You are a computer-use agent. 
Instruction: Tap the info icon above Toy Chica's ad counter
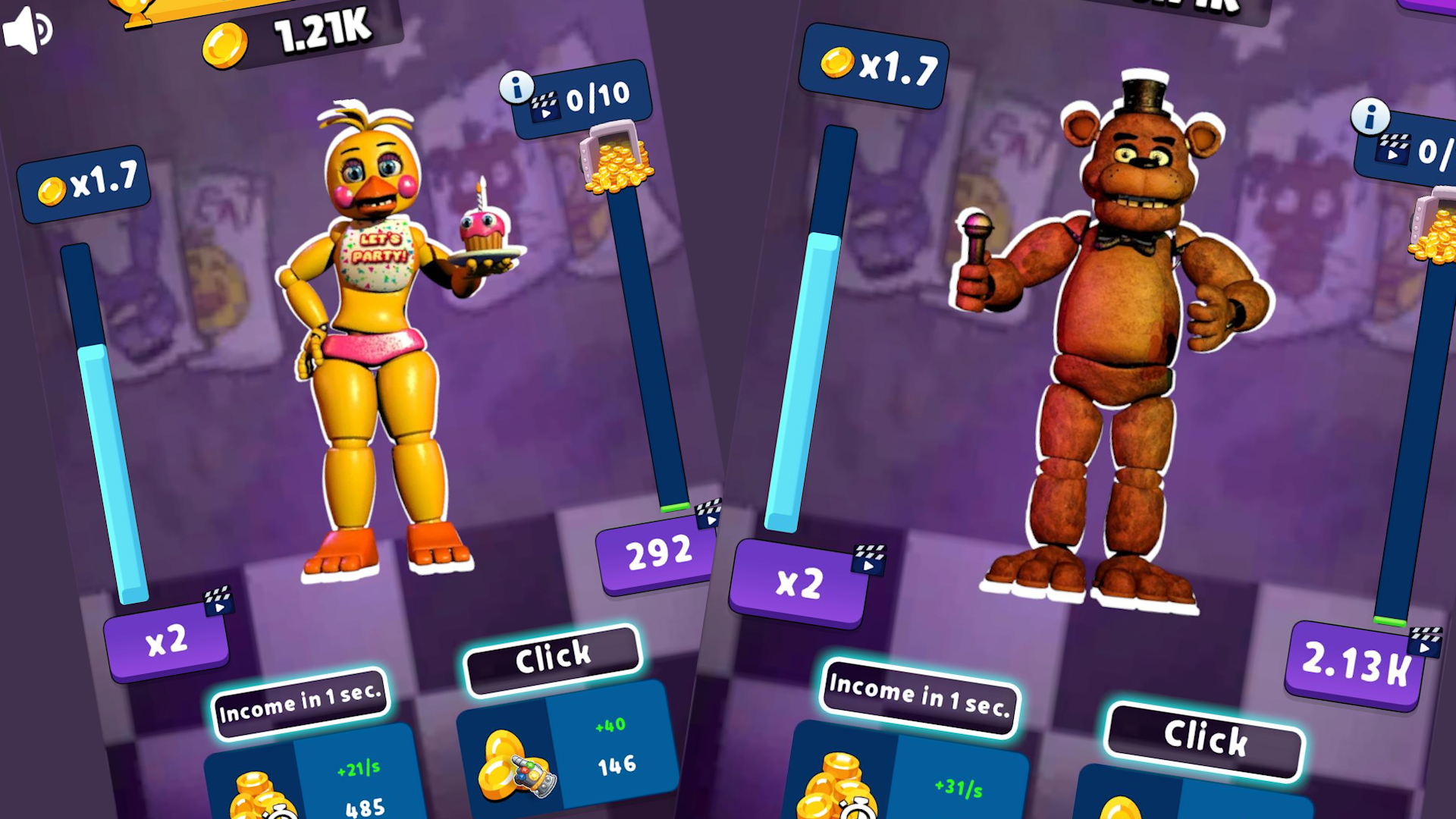[x=517, y=86]
